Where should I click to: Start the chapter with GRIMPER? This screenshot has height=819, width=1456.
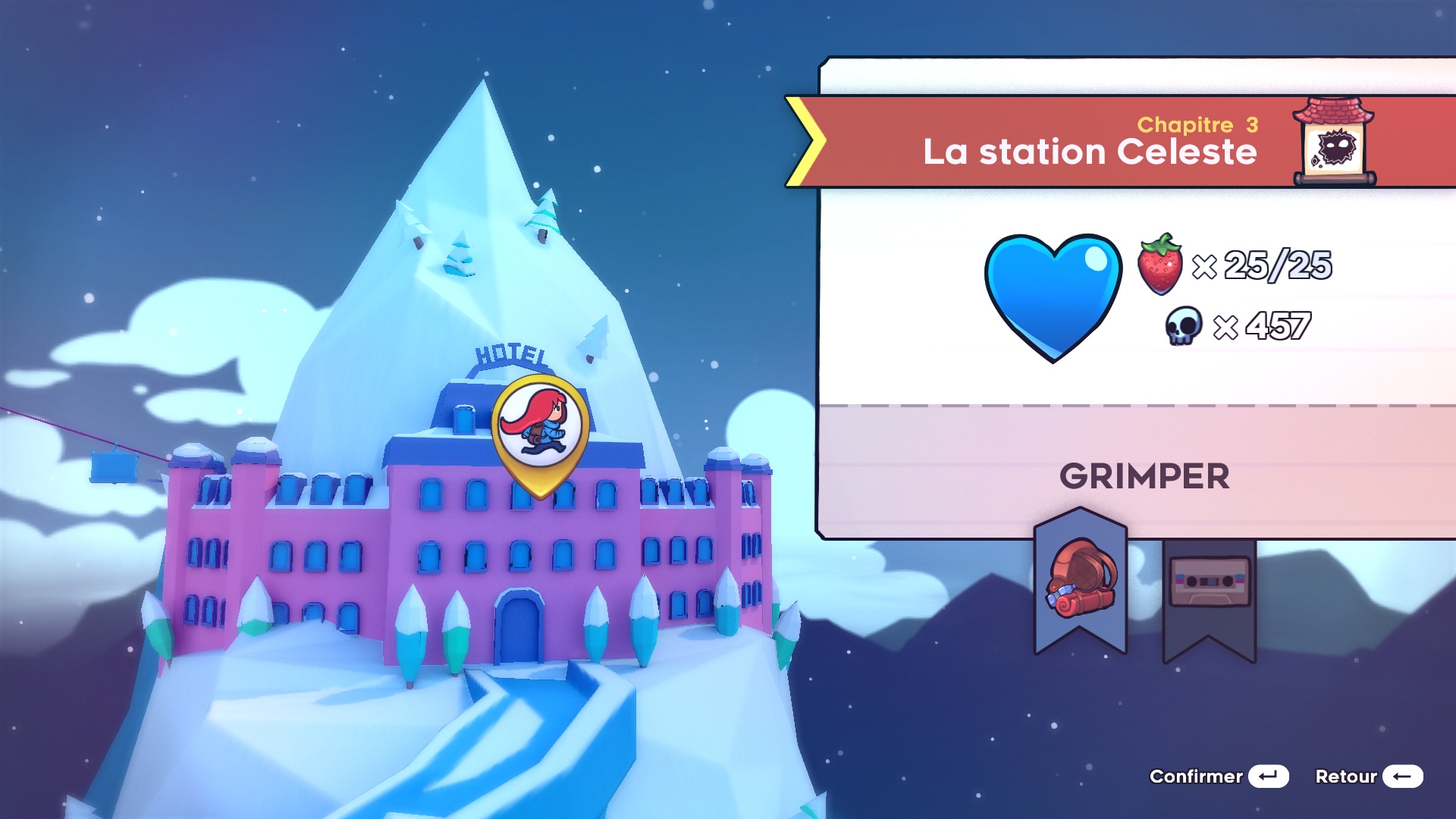[x=1144, y=476]
